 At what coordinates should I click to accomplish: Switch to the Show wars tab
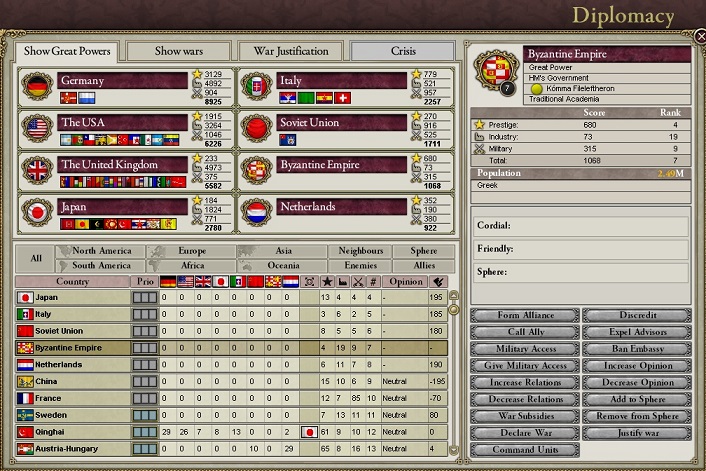[x=179, y=50]
